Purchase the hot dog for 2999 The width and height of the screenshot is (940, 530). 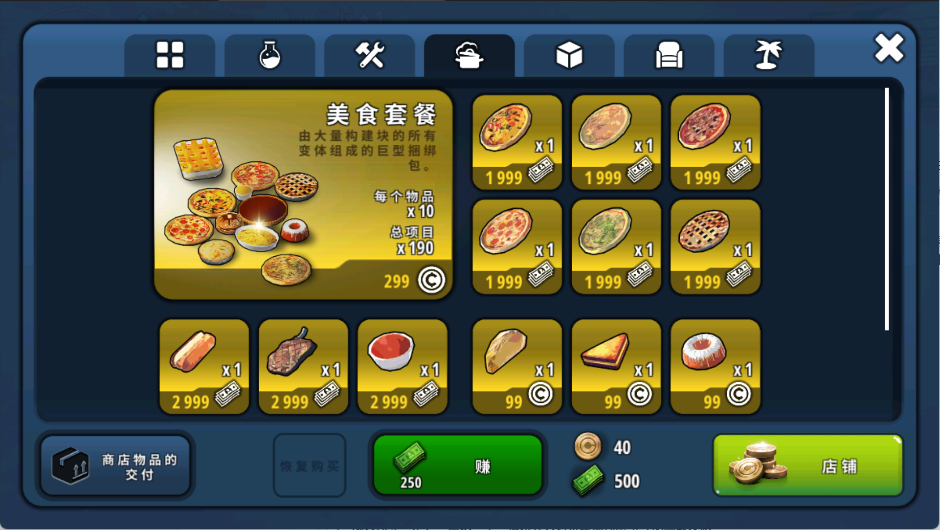pyautogui.click(x=204, y=366)
